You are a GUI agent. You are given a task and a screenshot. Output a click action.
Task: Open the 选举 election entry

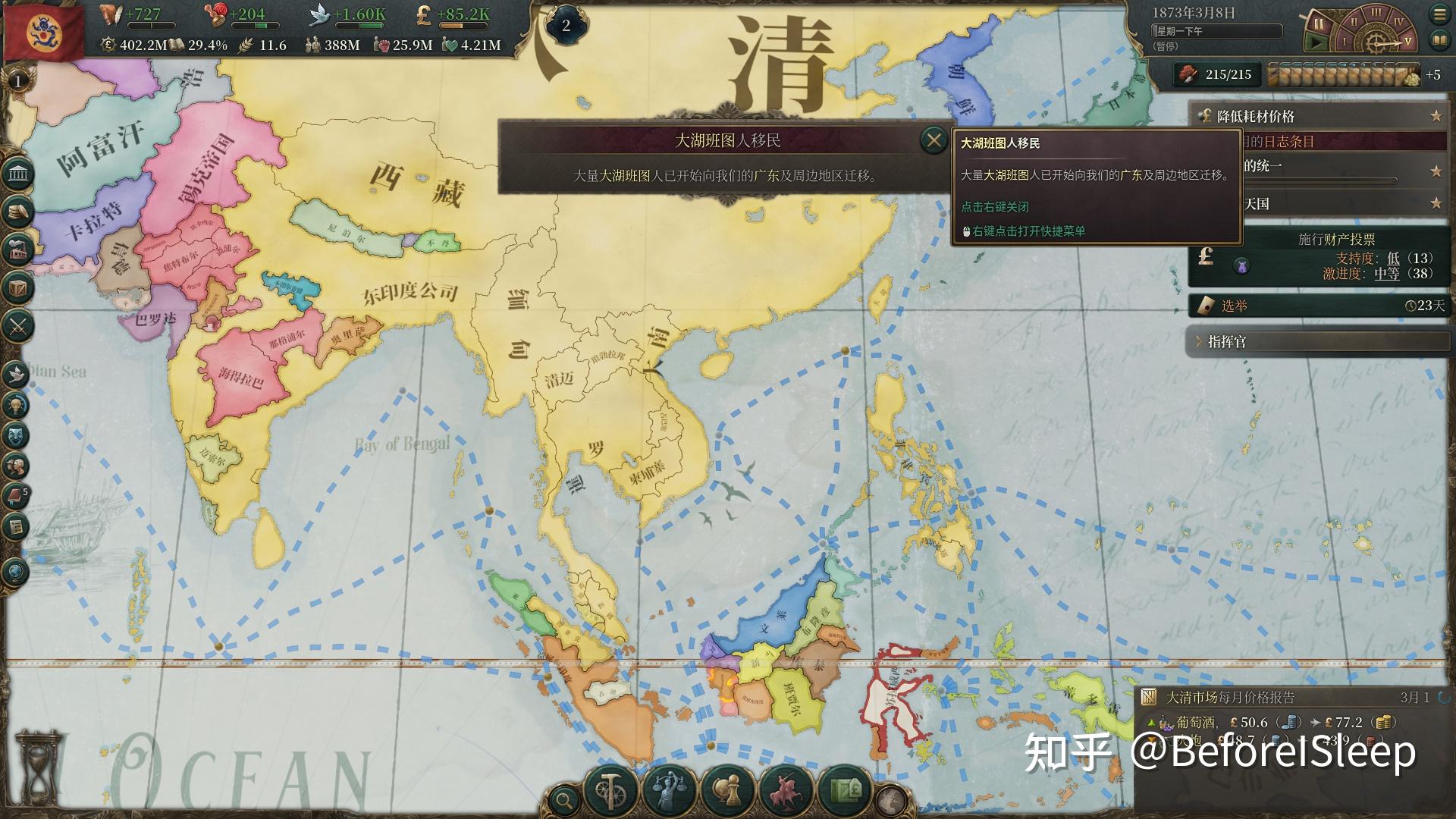1319,306
